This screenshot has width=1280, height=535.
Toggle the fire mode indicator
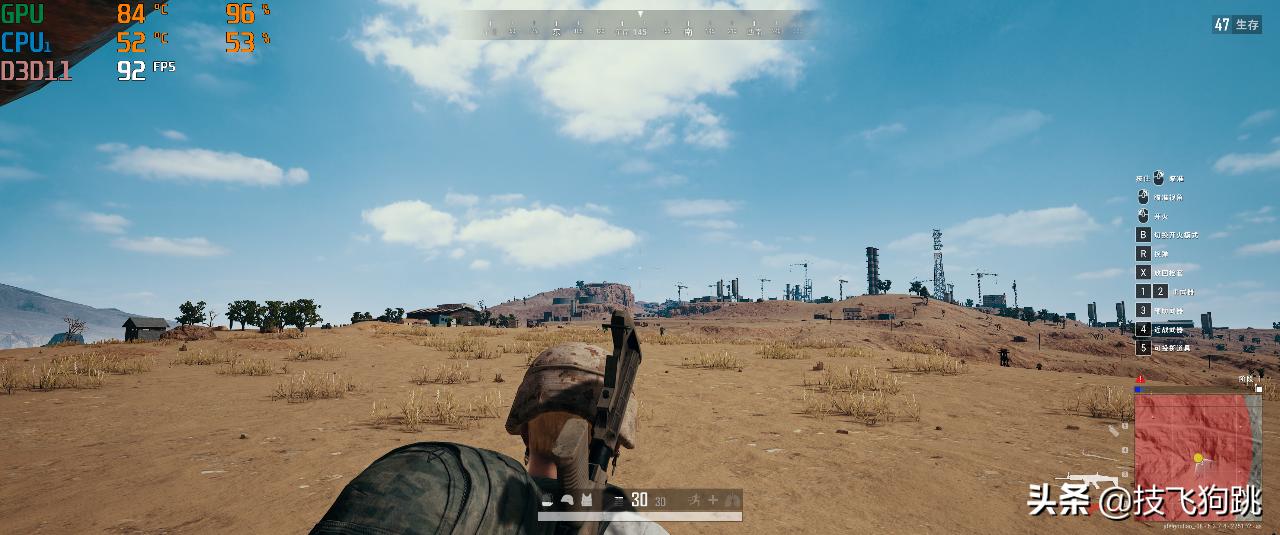click(x=620, y=499)
